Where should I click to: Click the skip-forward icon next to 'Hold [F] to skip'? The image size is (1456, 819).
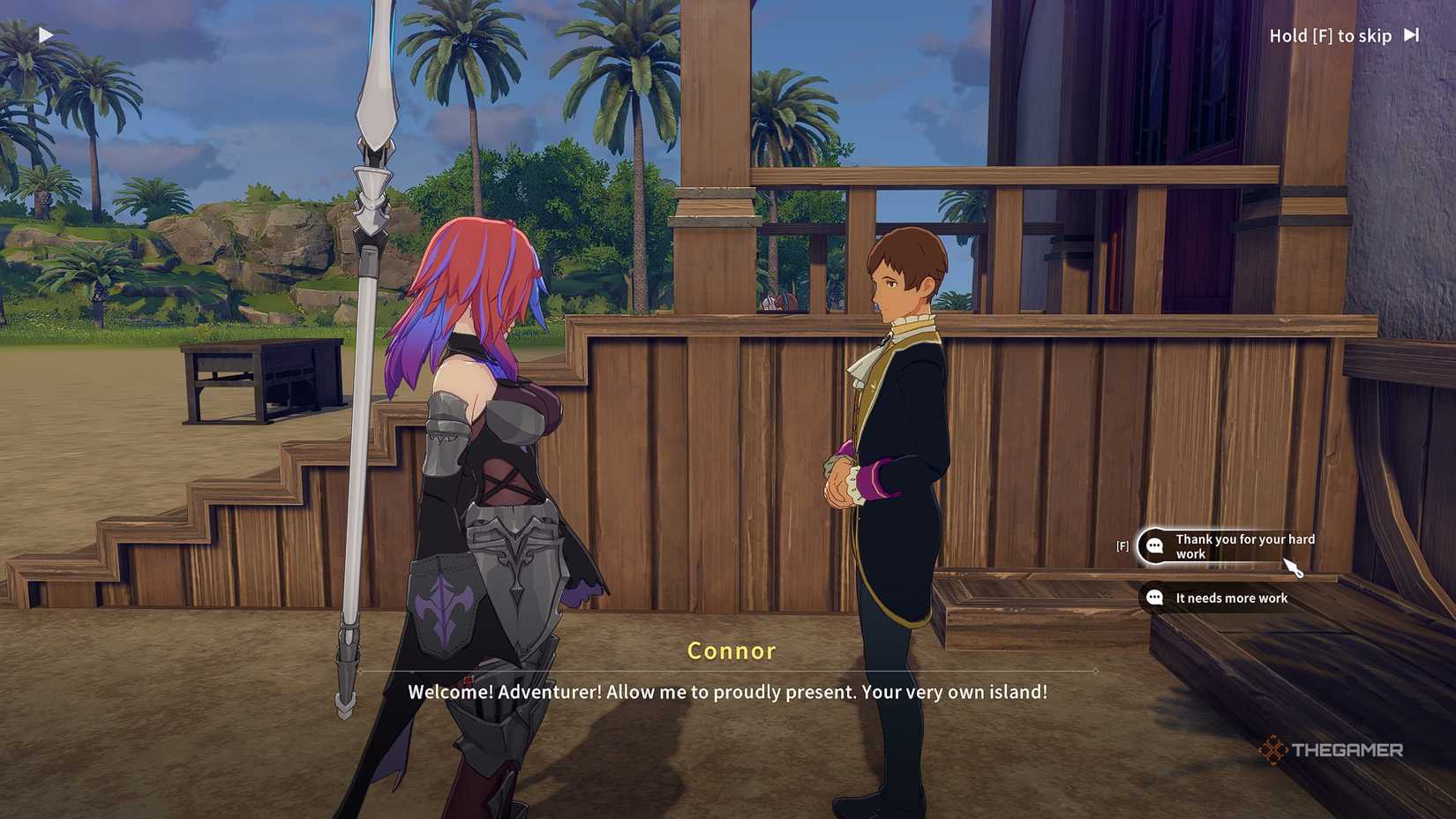(x=1410, y=35)
